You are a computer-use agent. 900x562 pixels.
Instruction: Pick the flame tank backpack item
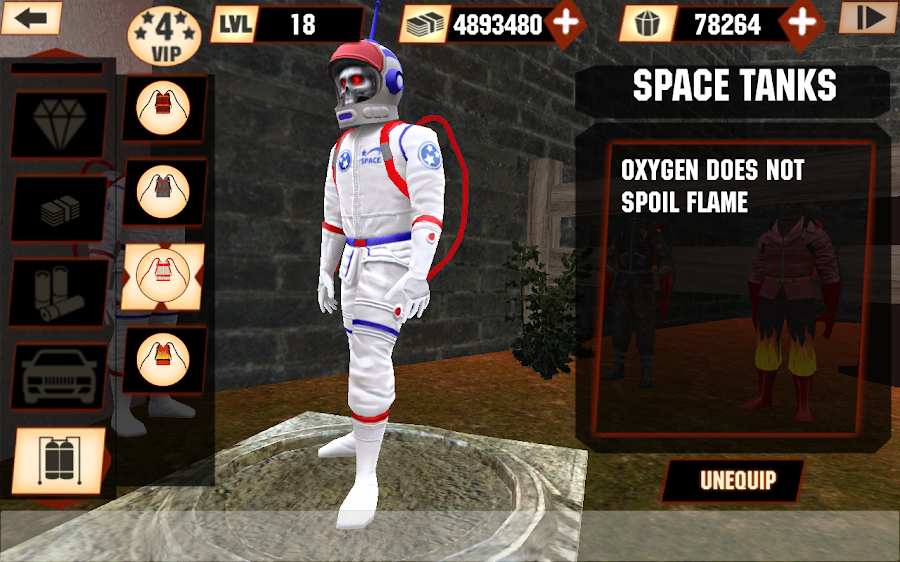coord(163,358)
